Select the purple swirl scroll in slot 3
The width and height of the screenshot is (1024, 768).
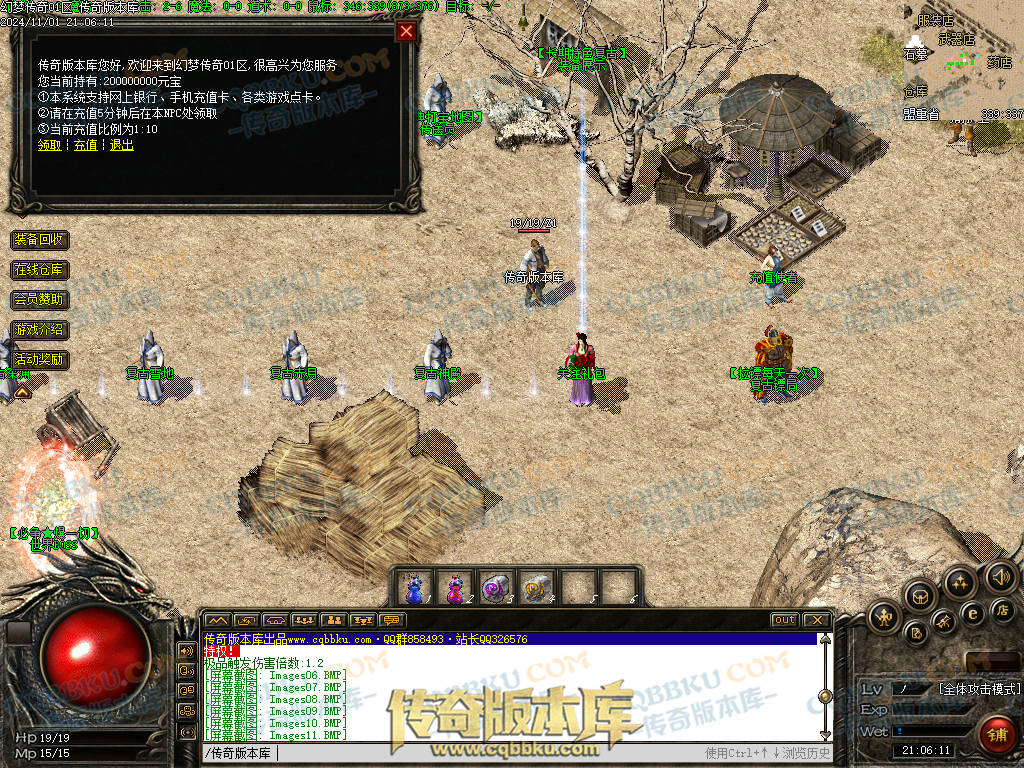coord(496,587)
